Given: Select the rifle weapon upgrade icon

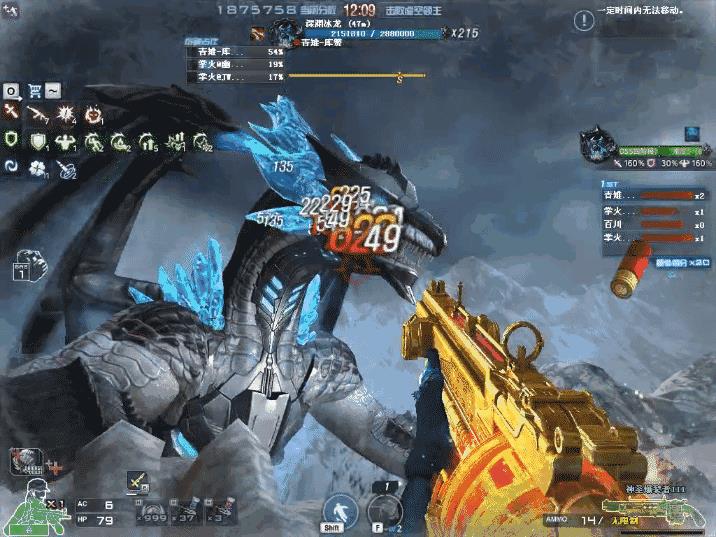Looking at the screenshot, I should 39,114.
